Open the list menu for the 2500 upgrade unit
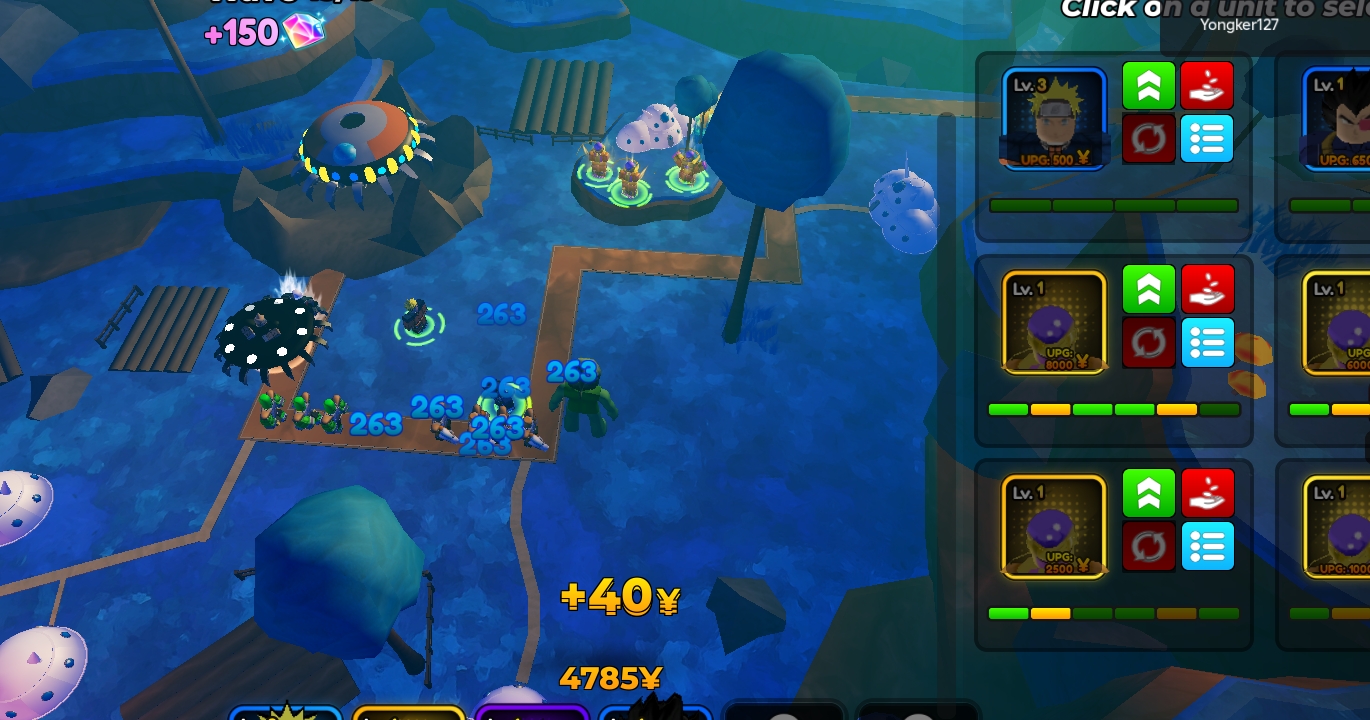Viewport: 1370px width, 720px height. pos(1206,547)
